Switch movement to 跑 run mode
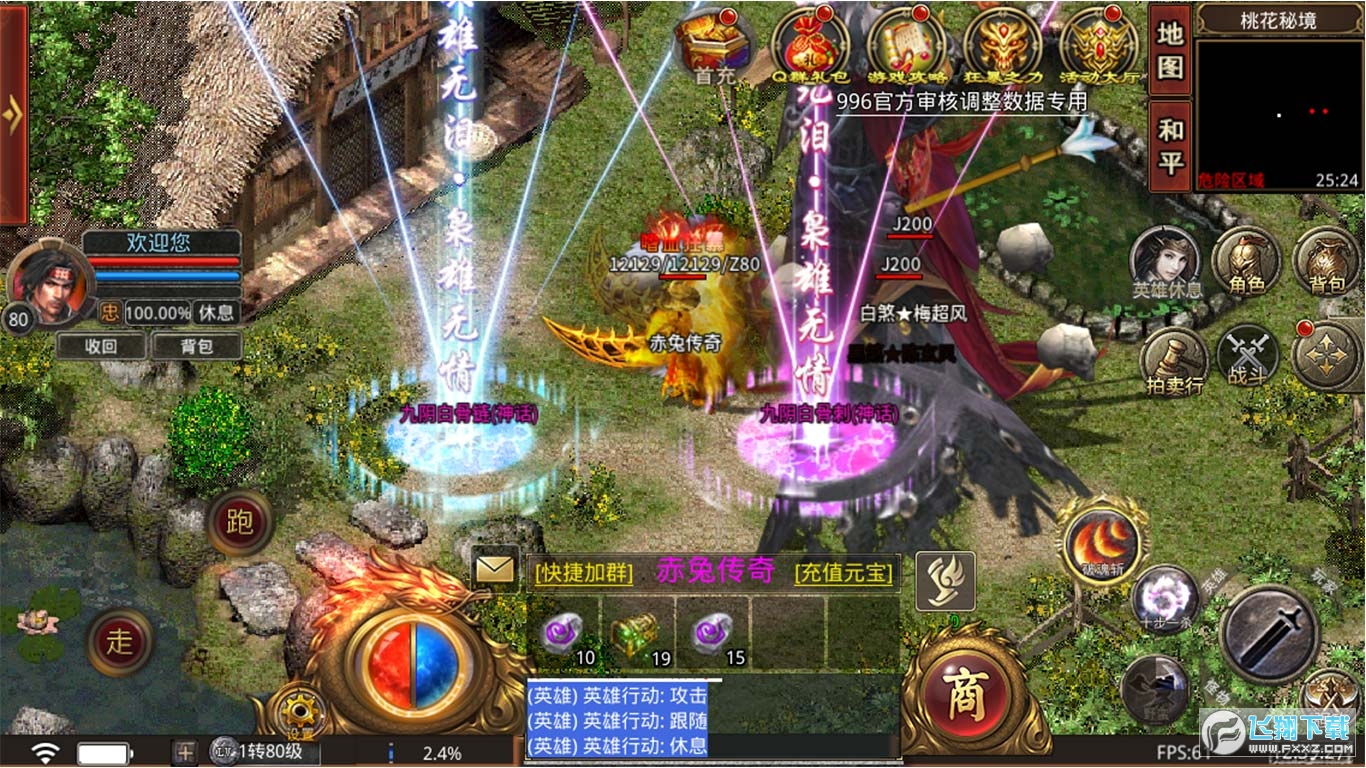The height and width of the screenshot is (768, 1366). pyautogui.click(x=240, y=523)
